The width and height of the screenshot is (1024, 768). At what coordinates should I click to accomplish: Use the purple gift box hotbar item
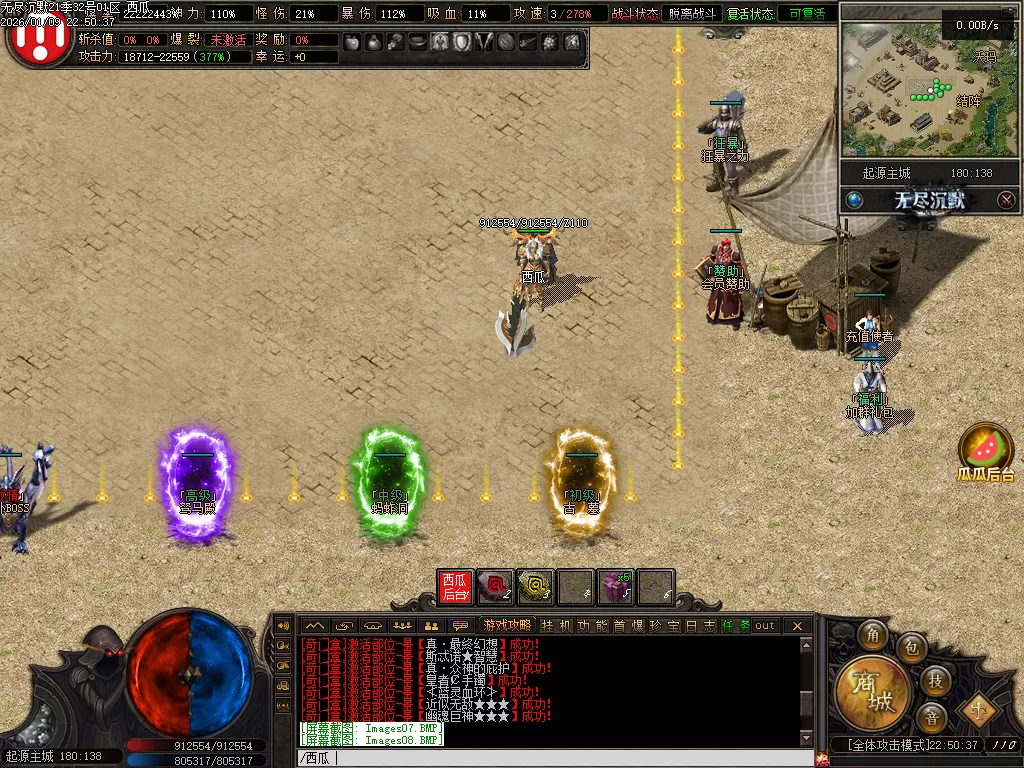point(616,588)
